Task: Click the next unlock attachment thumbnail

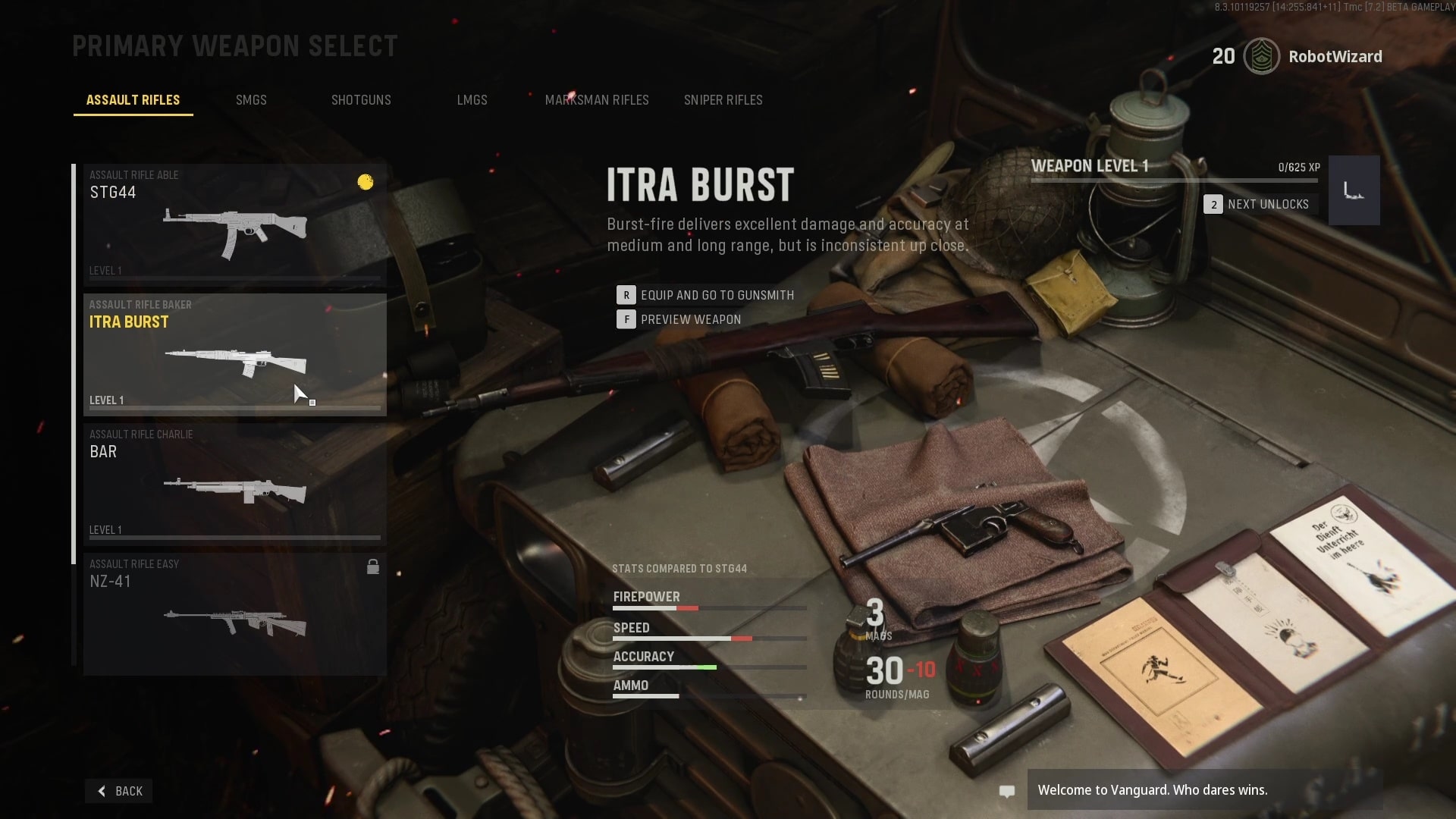Action: pos(1354,190)
